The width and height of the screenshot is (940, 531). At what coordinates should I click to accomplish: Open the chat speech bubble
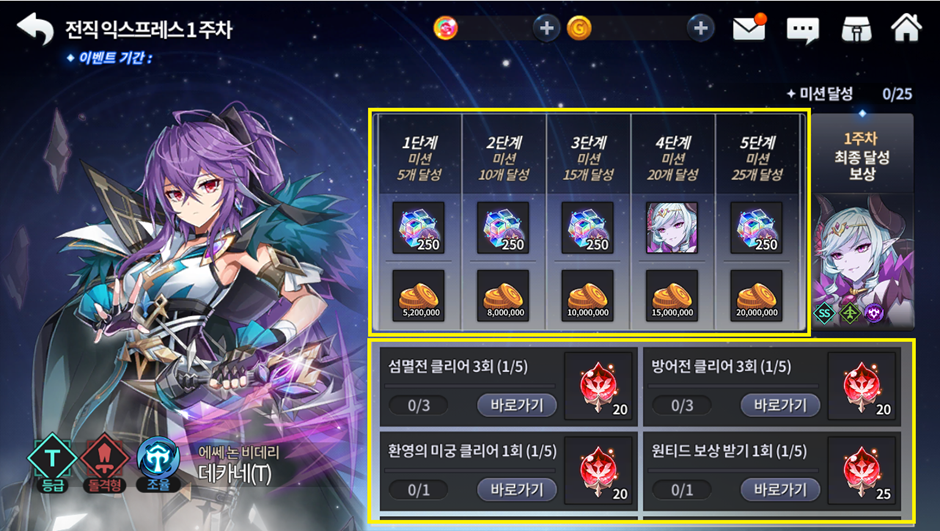pos(802,29)
